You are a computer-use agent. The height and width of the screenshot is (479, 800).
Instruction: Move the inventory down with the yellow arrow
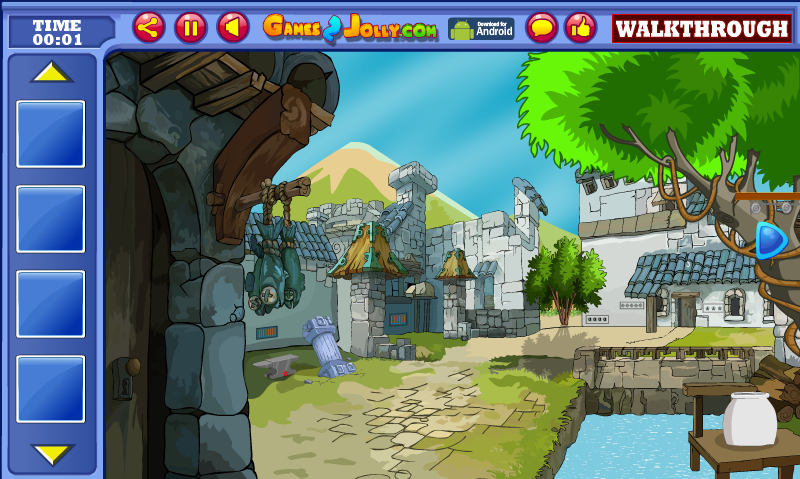51,453
